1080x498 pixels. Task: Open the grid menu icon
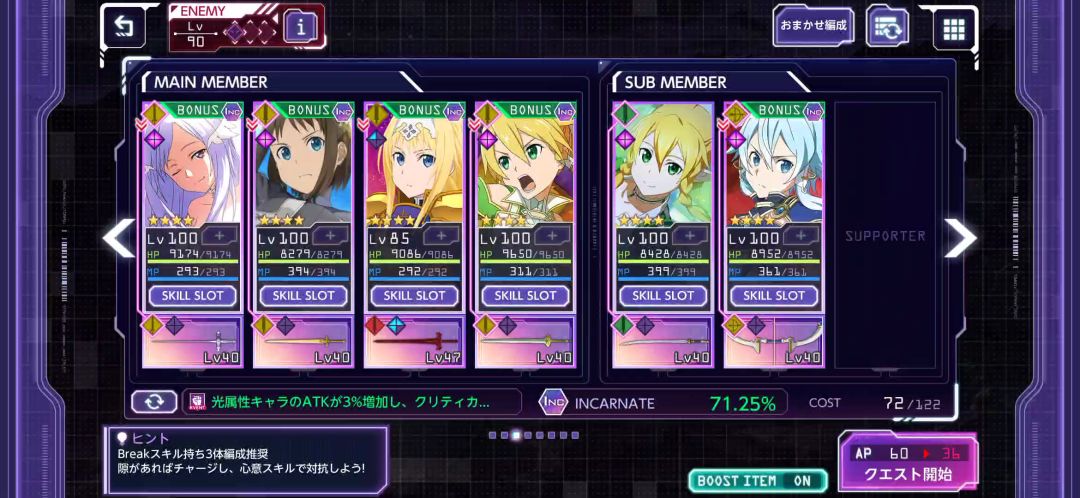954,28
